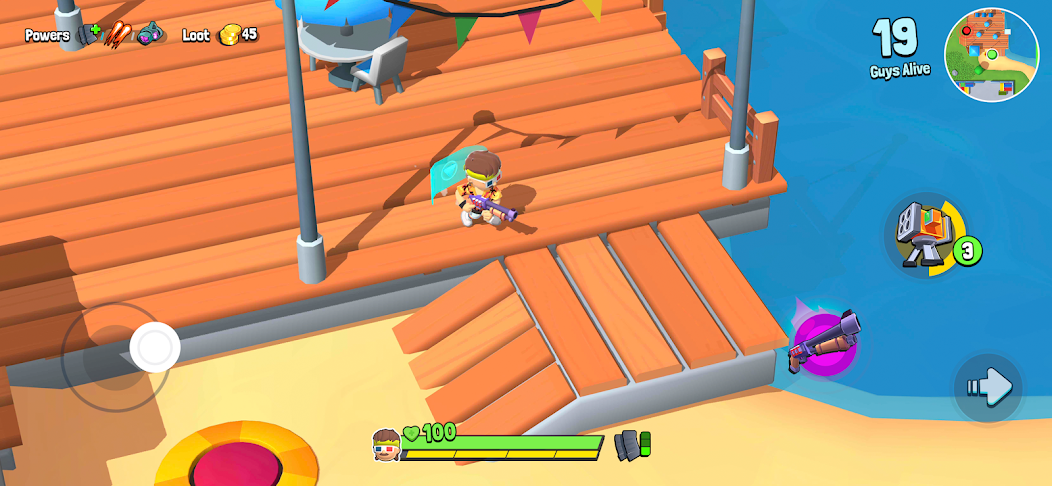Select the armor plus power icon
This screenshot has width=1052, height=486.
90,34
